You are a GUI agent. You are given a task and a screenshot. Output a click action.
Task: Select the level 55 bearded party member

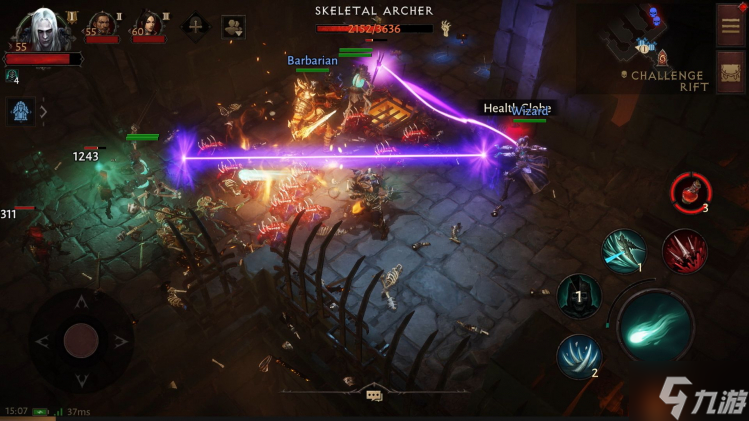[102, 25]
